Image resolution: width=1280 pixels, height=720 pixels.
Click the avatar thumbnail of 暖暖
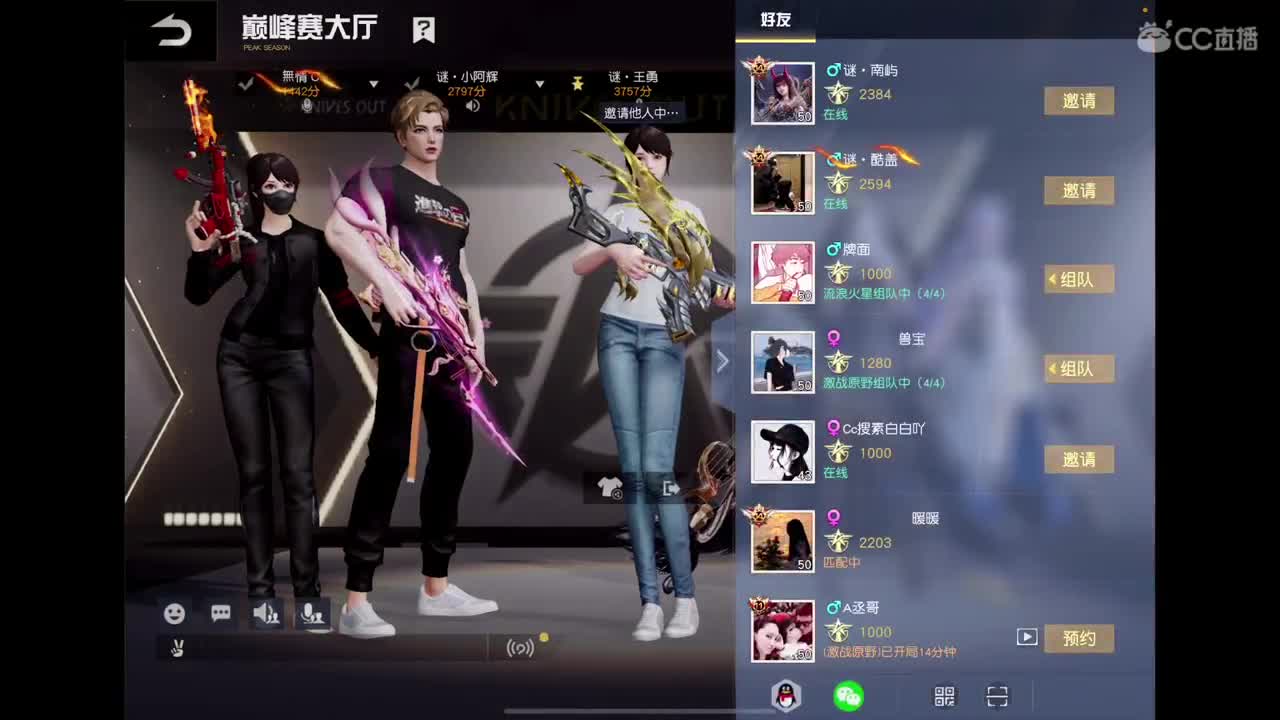pos(783,540)
